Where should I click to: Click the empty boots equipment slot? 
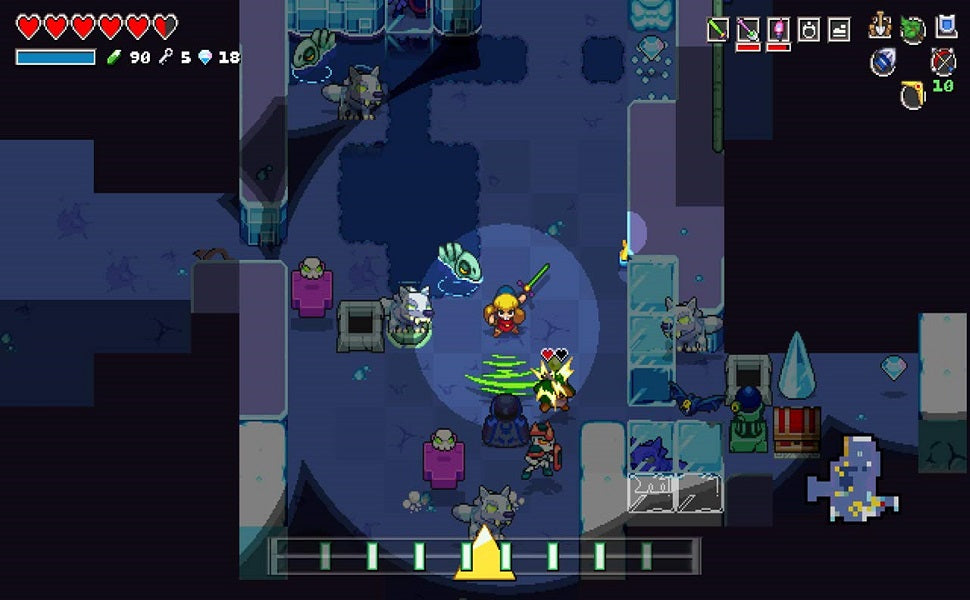[838, 30]
